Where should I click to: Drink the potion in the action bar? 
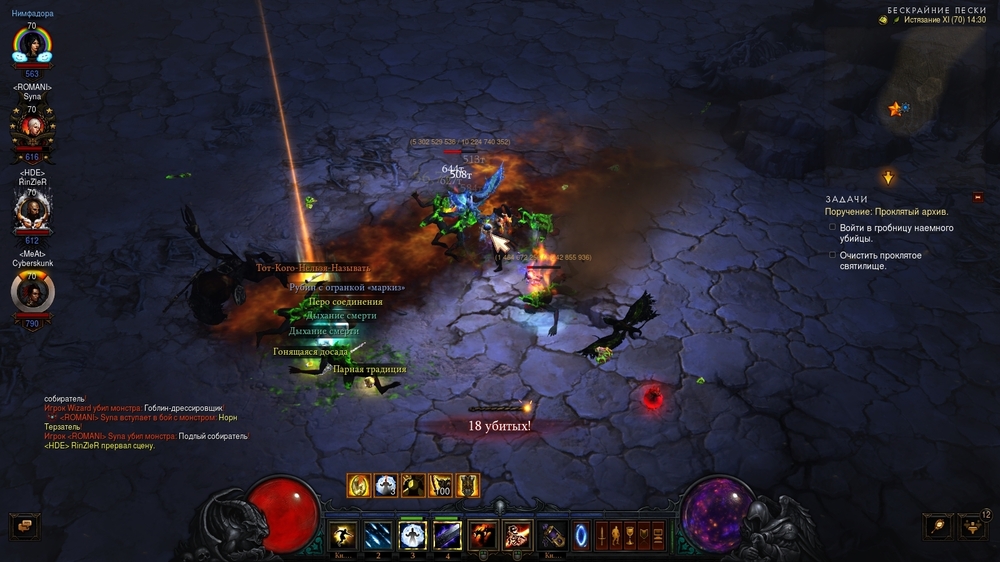[553, 535]
